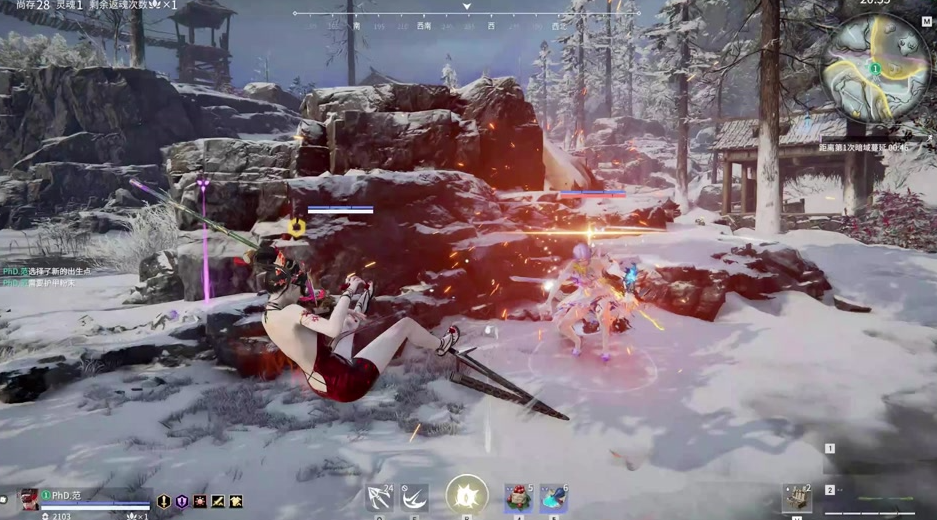Use the red healing item slot

[x=519, y=497]
